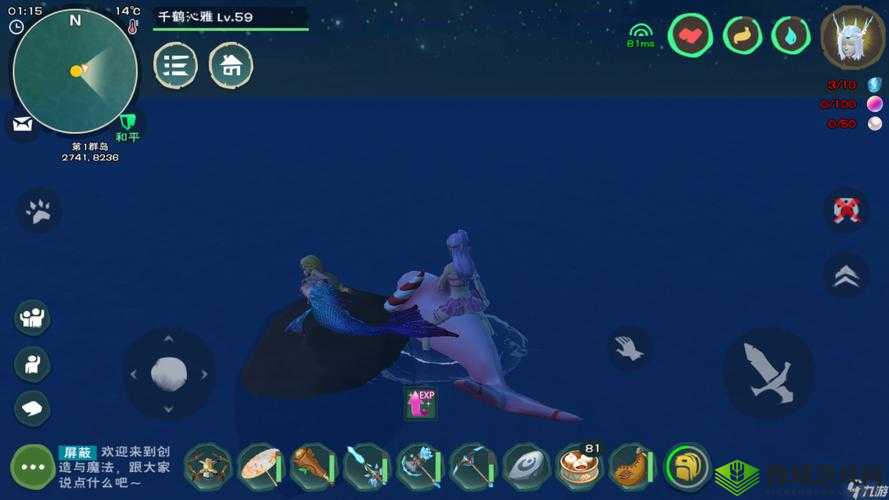Open the character portrait avatar
Image resolution: width=889 pixels, height=500 pixels.
click(852, 38)
